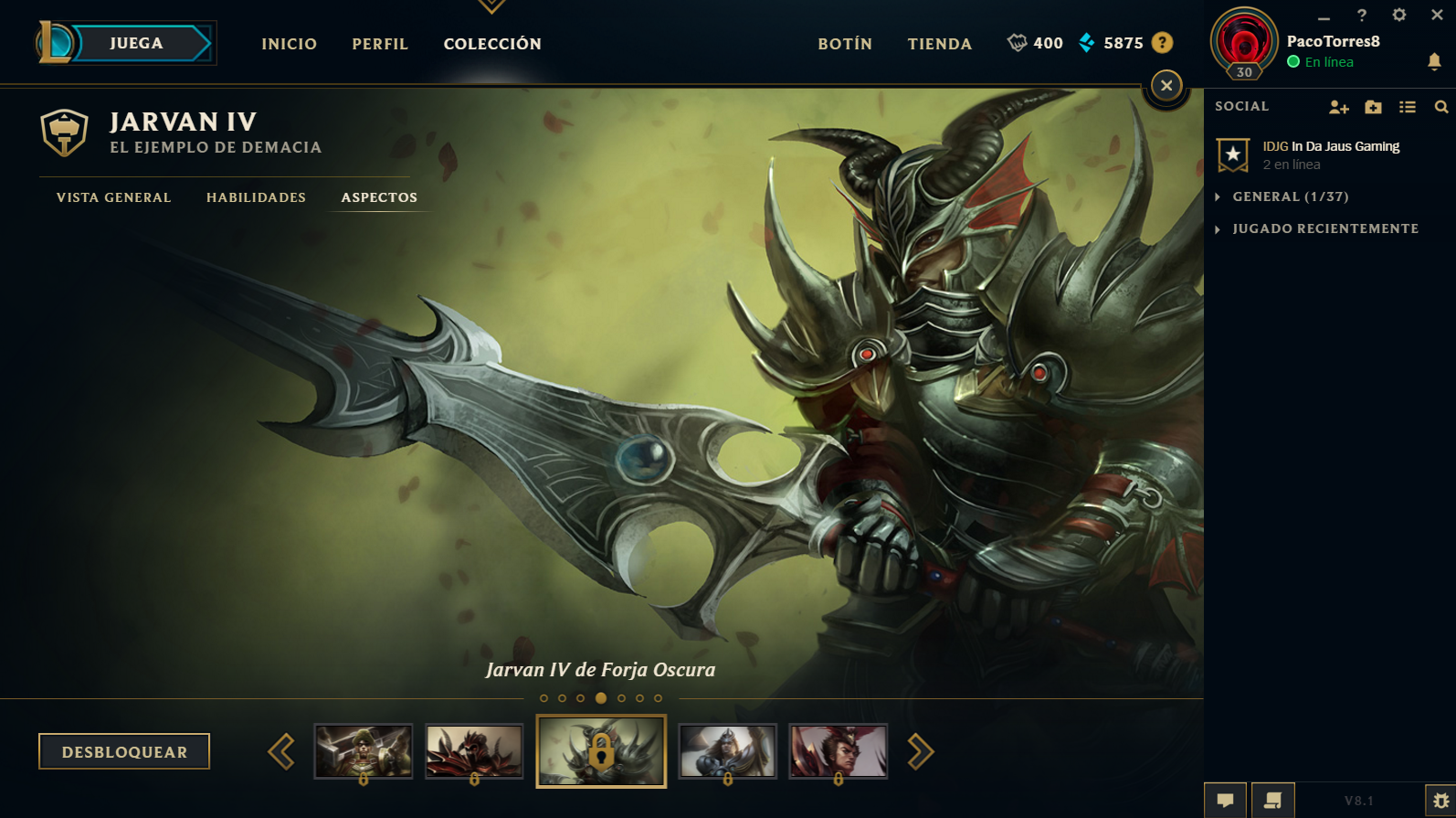
Task: Click the JUEGA play button
Action: pyautogui.click(x=137, y=43)
